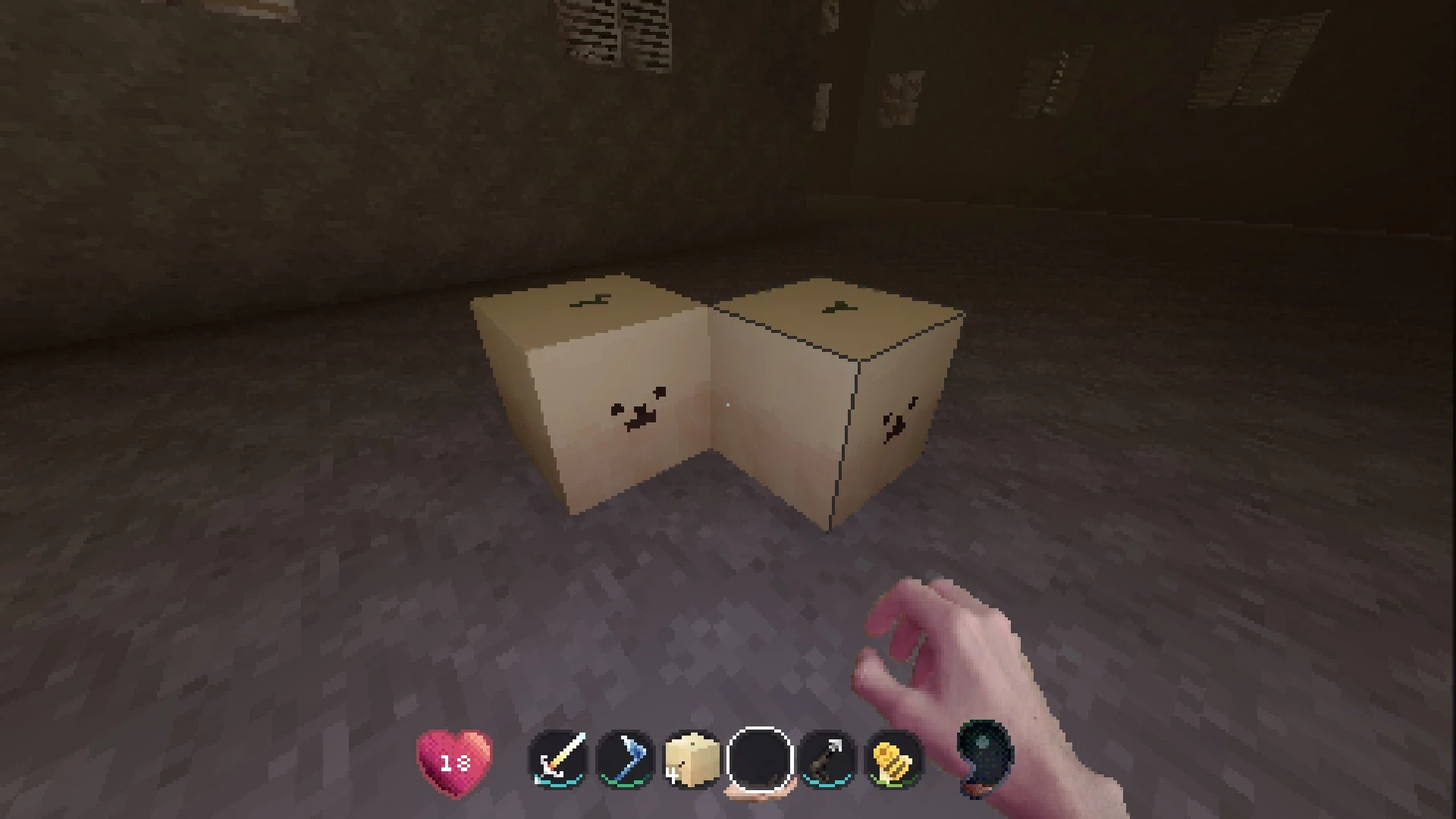This screenshot has height=819, width=1456.
Task: Click the tape mark atop the right box
Action: point(838,307)
